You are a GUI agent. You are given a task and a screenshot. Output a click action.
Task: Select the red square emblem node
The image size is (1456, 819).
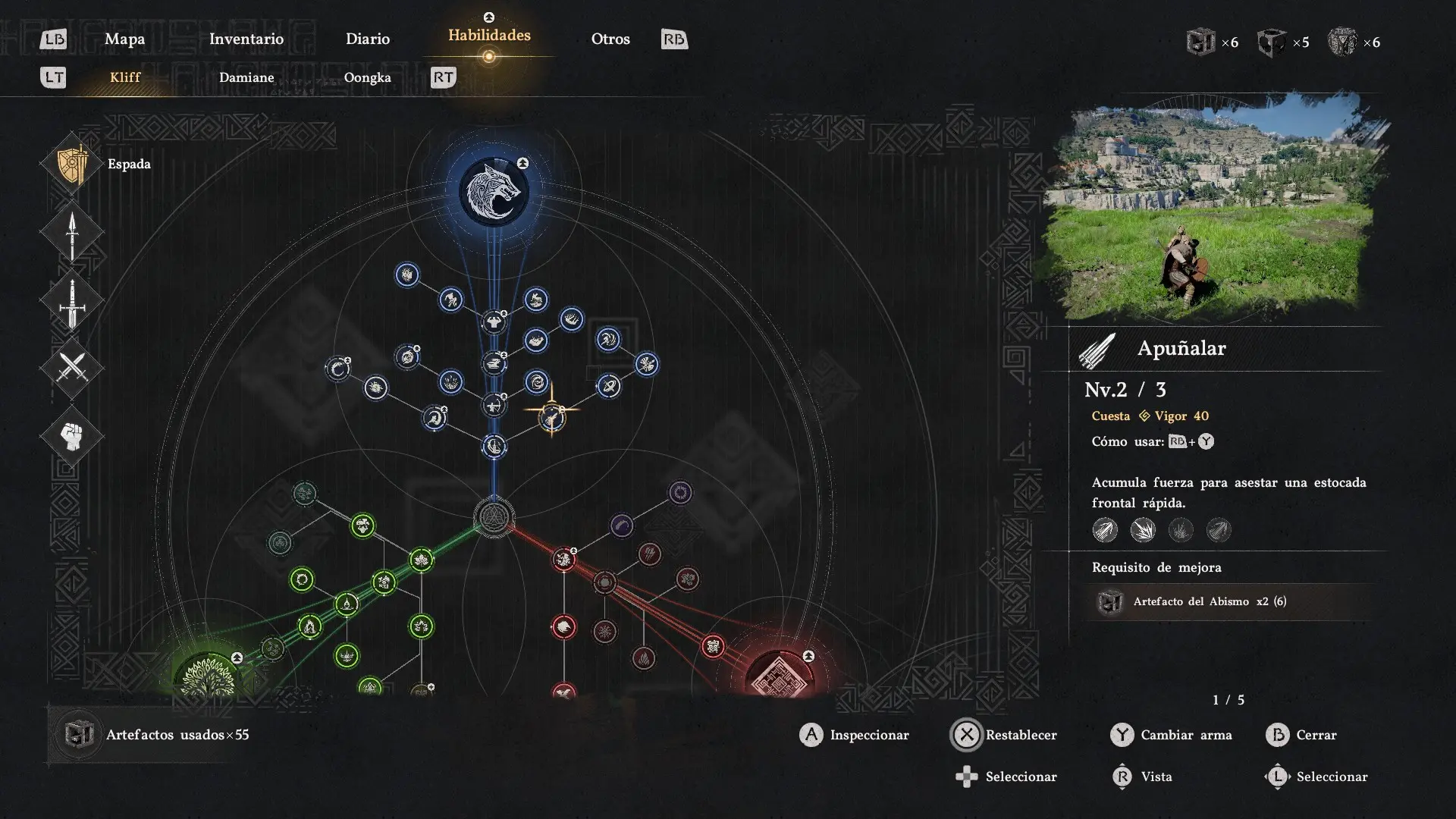[x=780, y=675]
